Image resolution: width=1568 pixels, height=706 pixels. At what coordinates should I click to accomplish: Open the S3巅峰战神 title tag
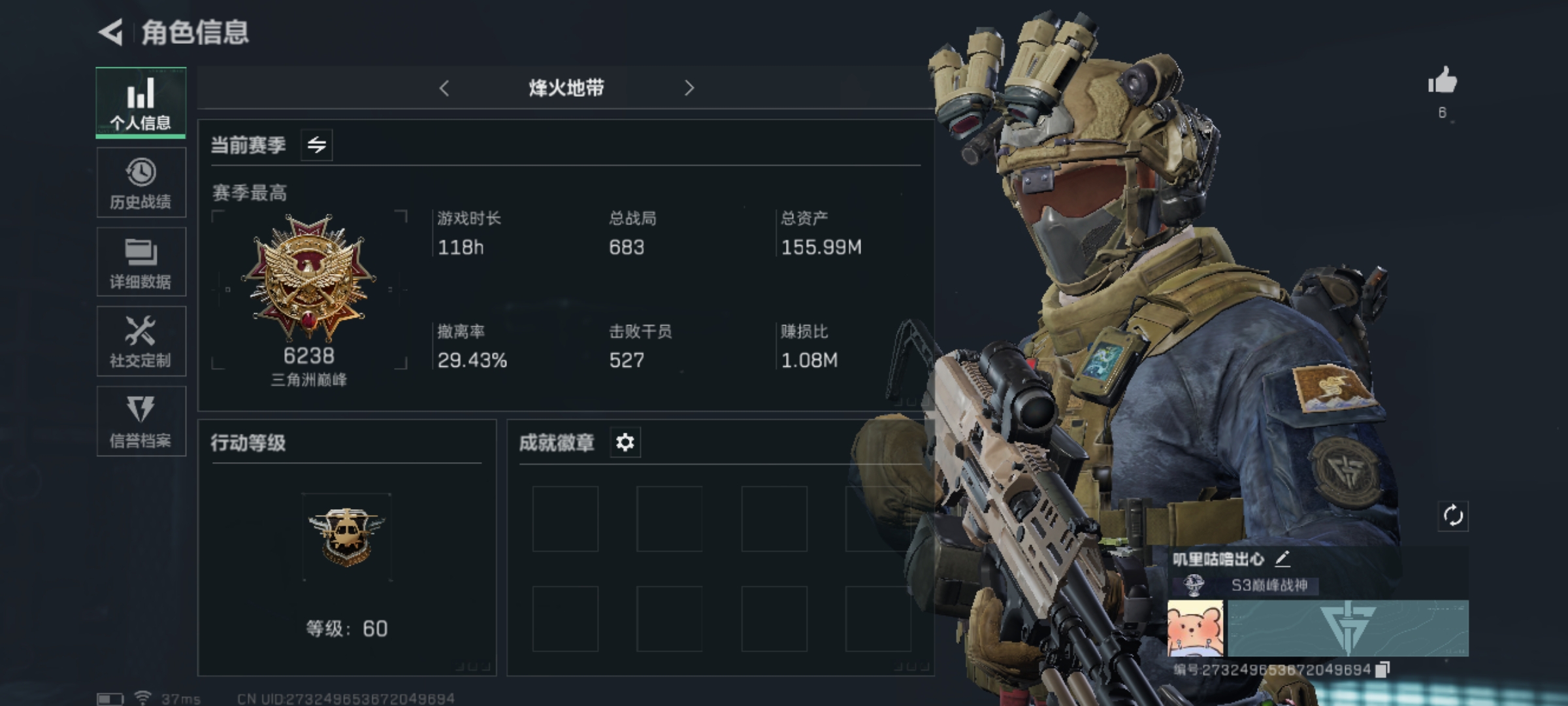point(1269,585)
